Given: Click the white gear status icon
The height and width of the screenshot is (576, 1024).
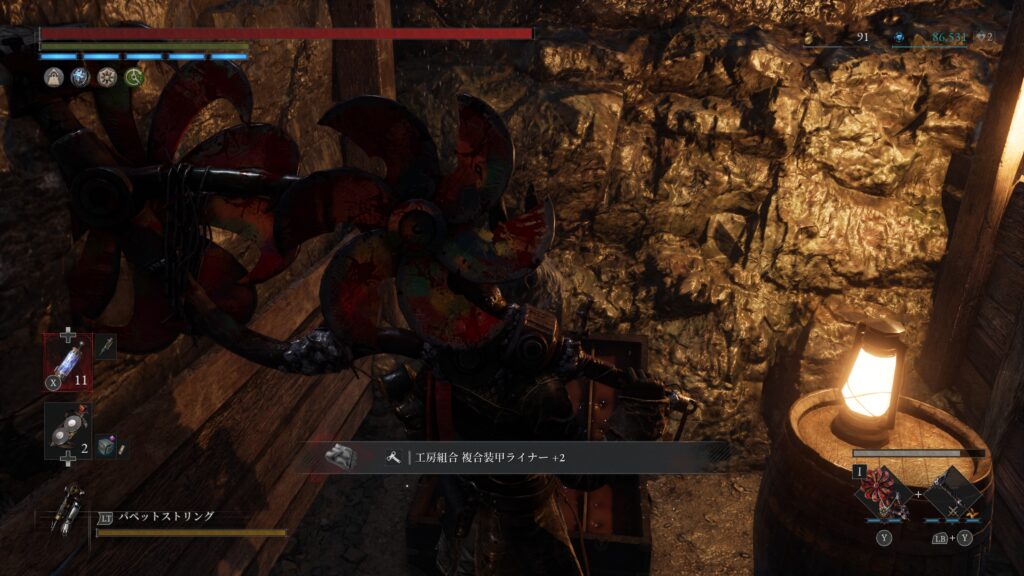Looking at the screenshot, I should pos(107,77).
